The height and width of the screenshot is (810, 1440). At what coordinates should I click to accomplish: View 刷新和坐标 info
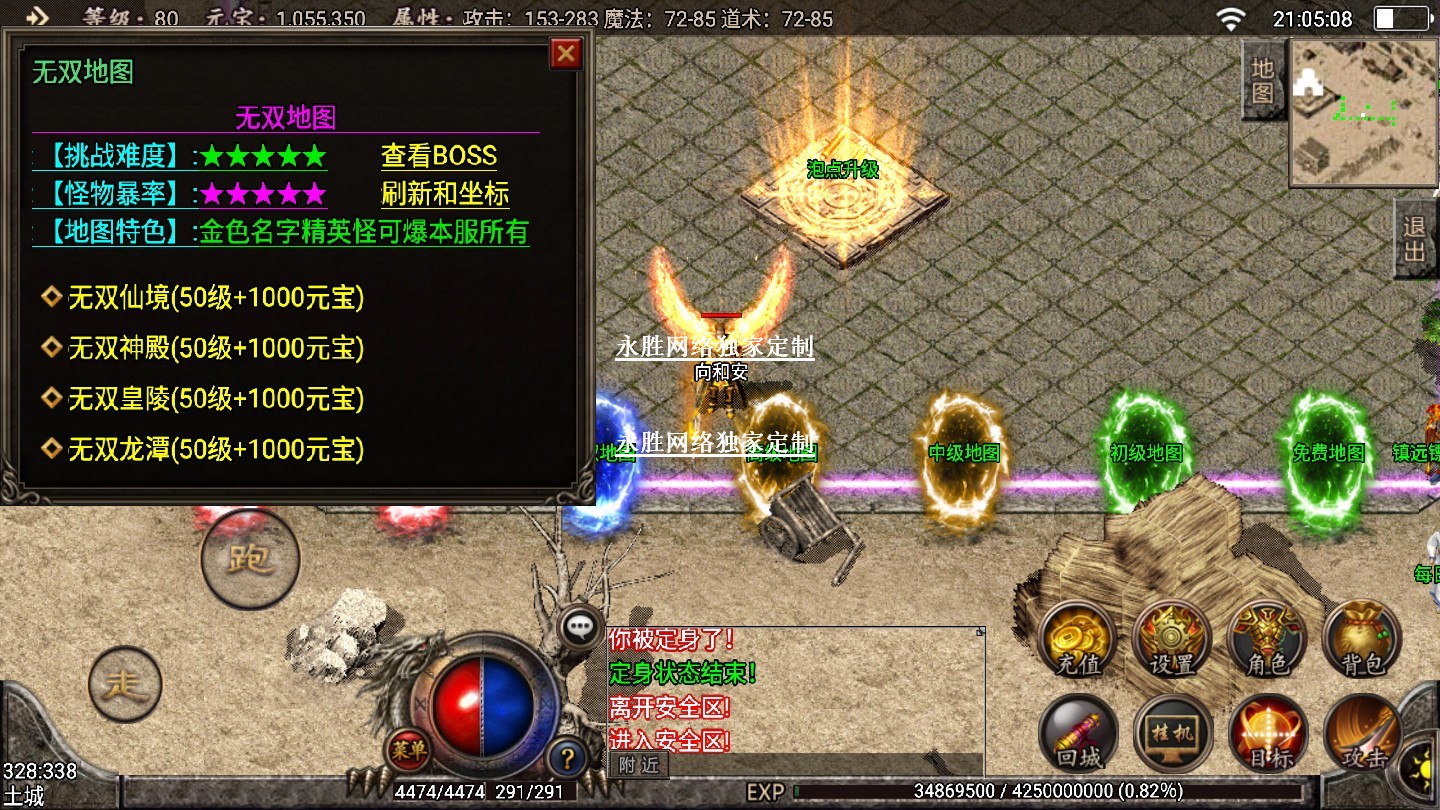tap(445, 193)
